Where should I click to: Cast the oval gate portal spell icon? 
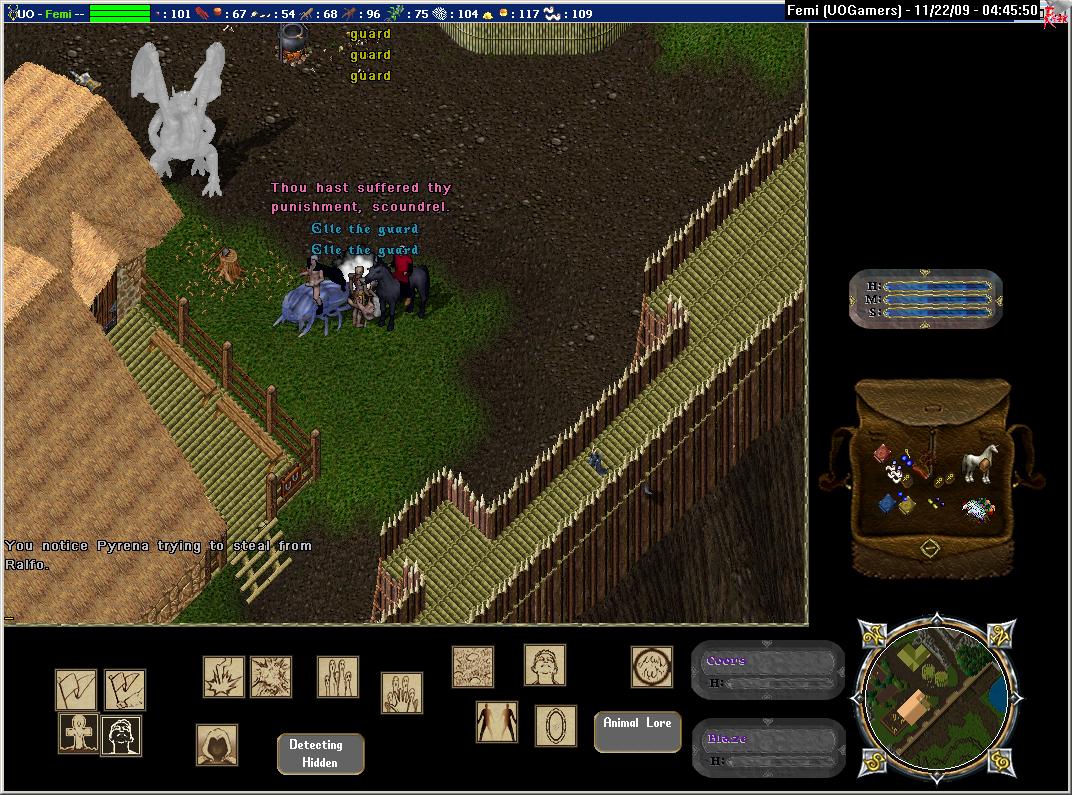click(x=555, y=726)
